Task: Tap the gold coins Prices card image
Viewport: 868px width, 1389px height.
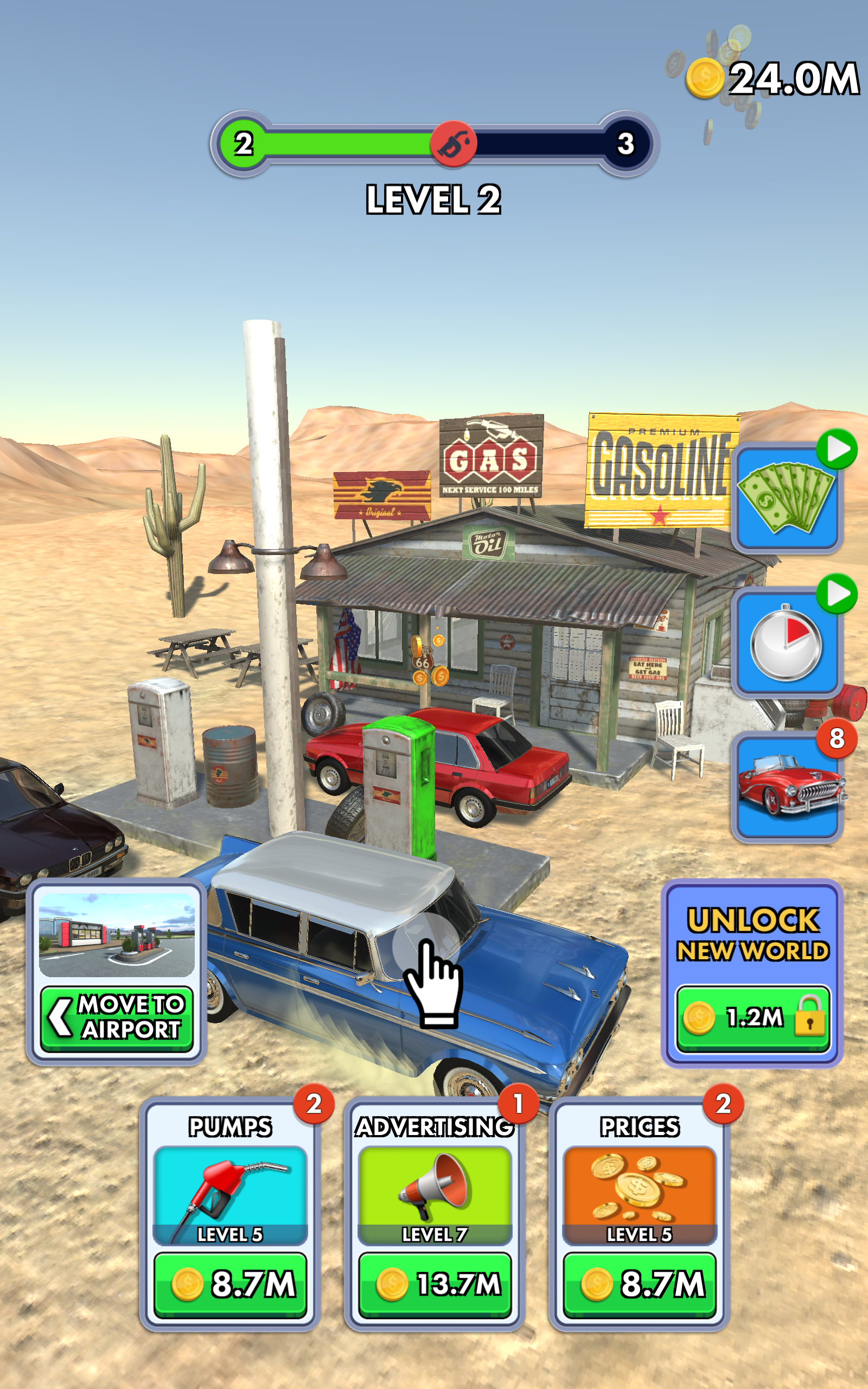Action: coord(640,1188)
